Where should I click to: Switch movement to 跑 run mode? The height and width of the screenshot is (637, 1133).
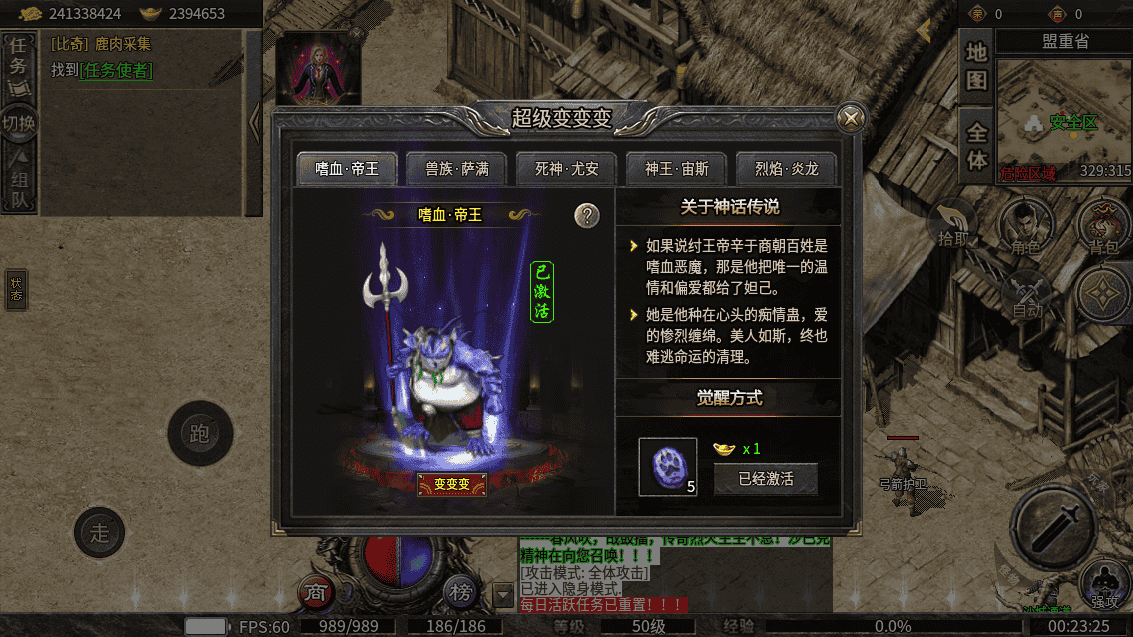click(x=200, y=433)
